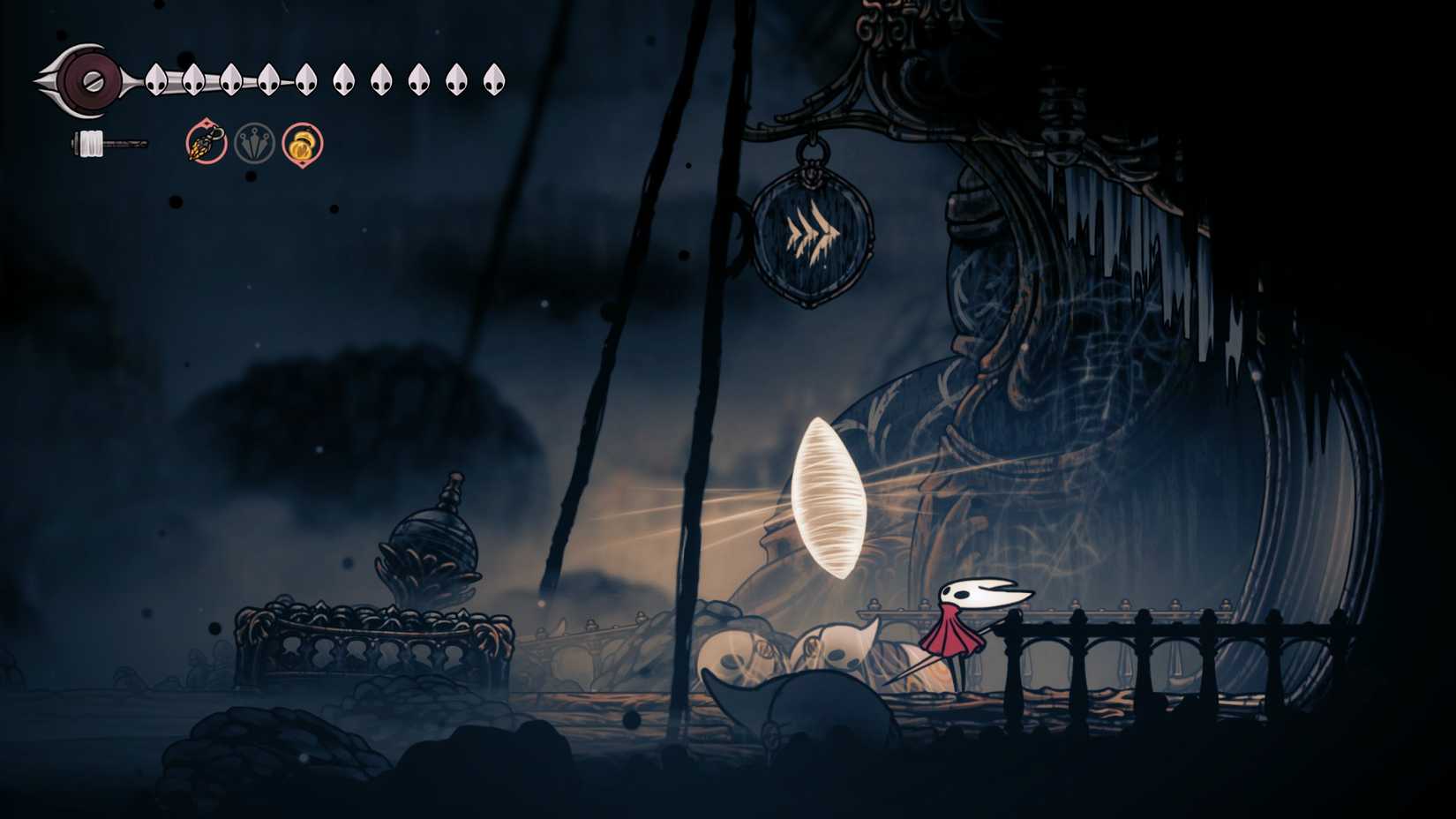Select the flintslate flame tool icon
Image resolution: width=1456 pixels, height=819 pixels.
tap(205, 143)
